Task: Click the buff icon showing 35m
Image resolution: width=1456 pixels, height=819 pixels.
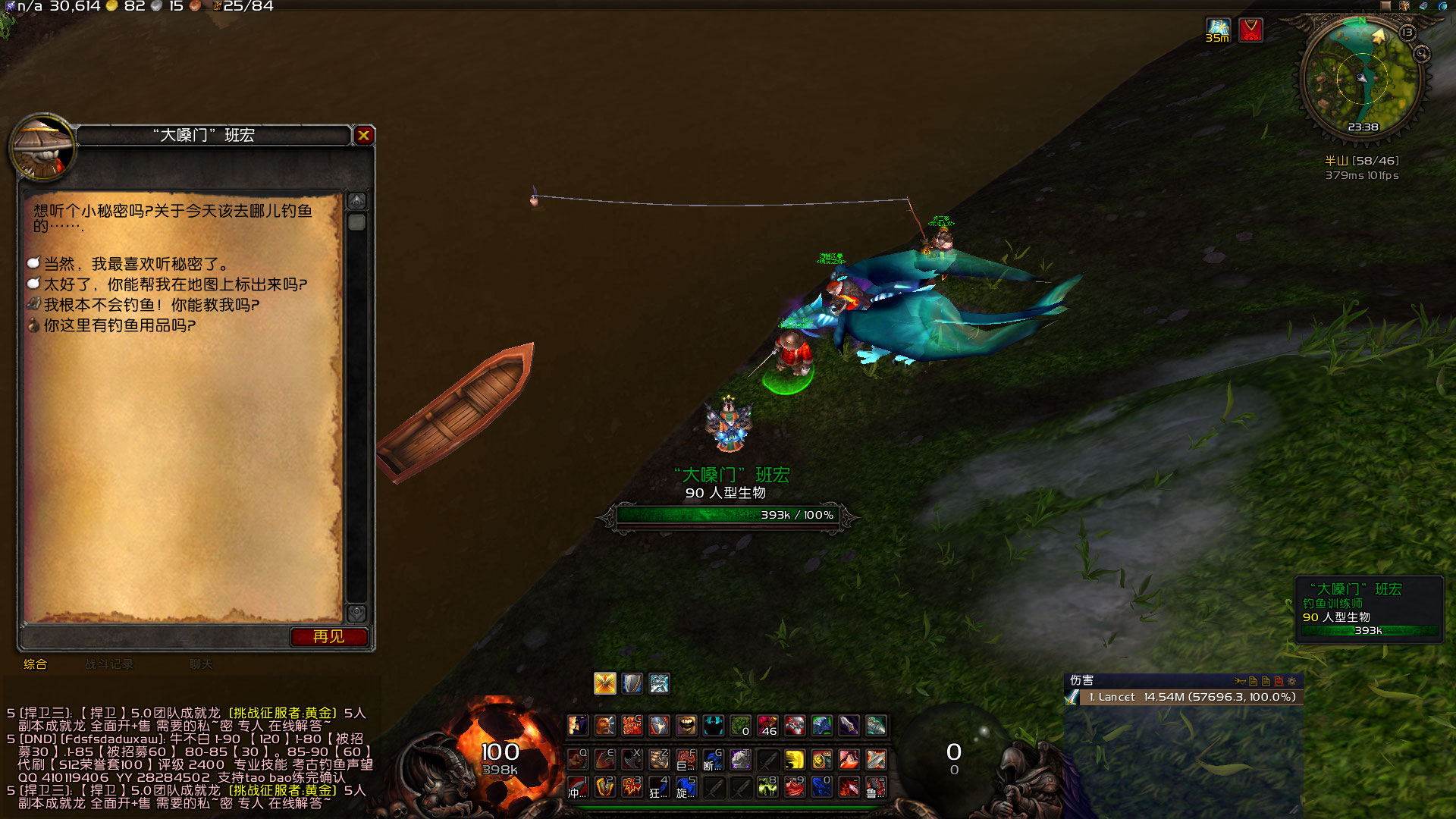Action: 1218,30
